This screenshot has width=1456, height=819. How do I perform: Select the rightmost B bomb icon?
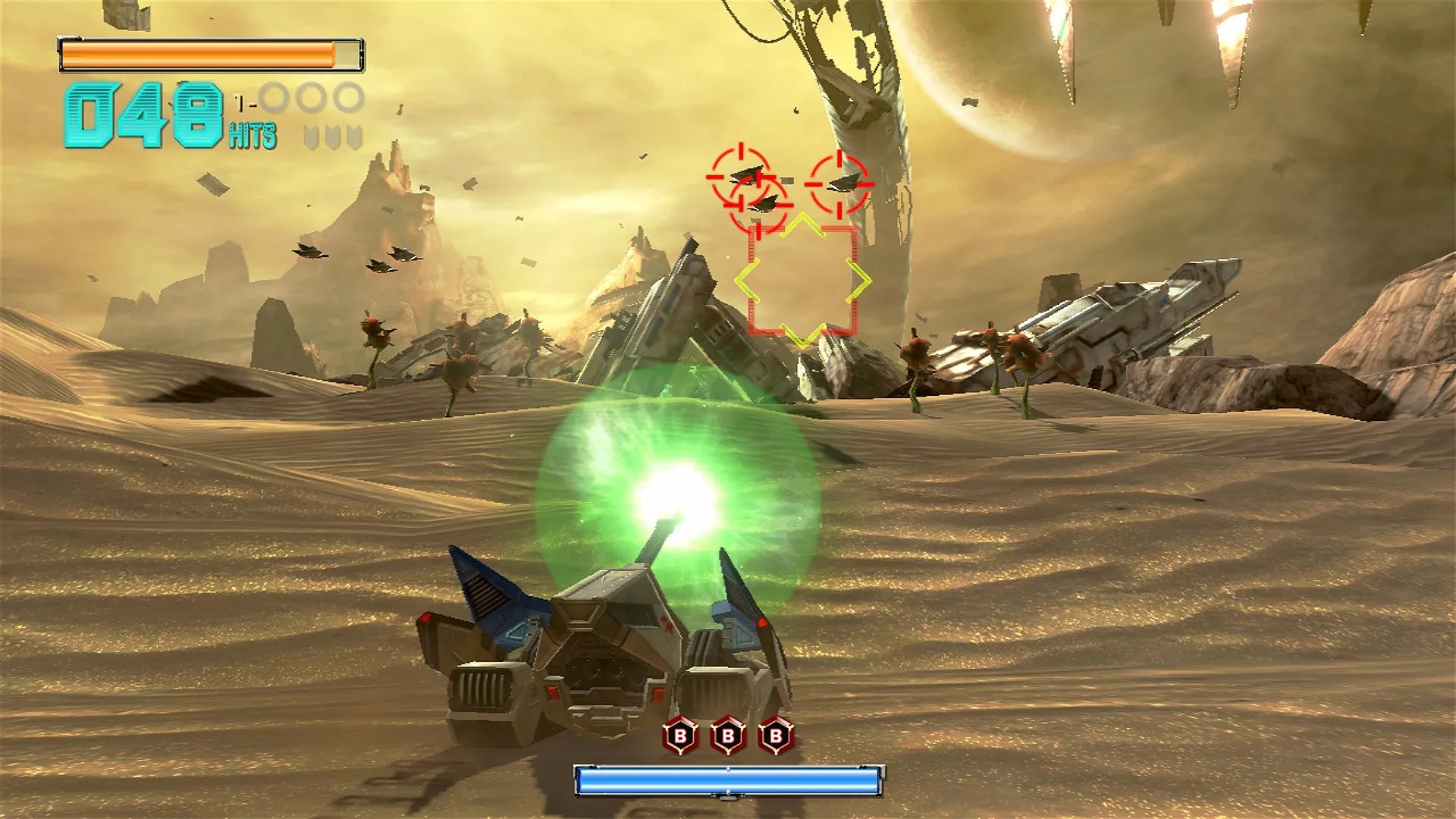pos(775,734)
